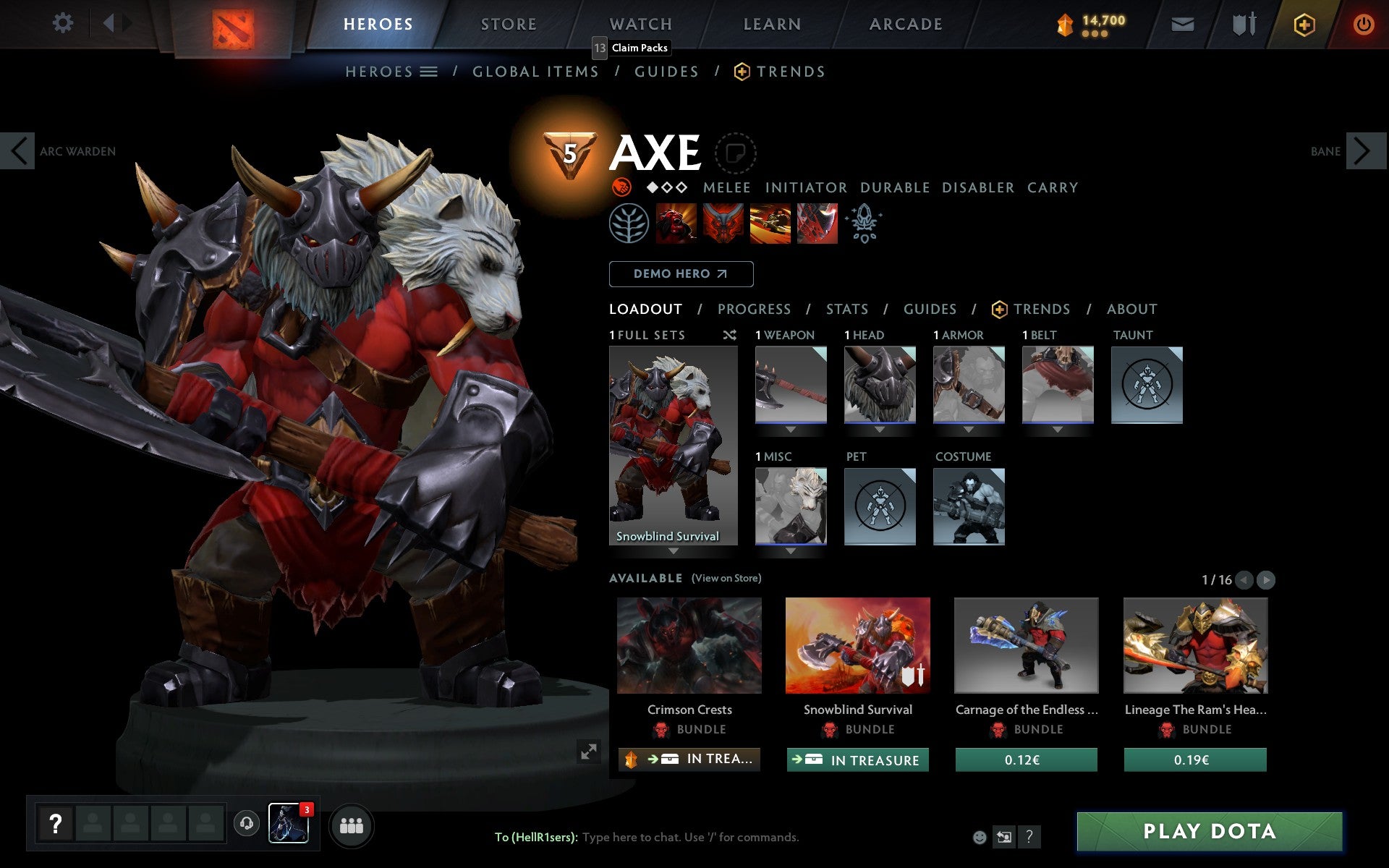Click the next-page arrow beside 1/16
1389x868 pixels.
(x=1265, y=579)
